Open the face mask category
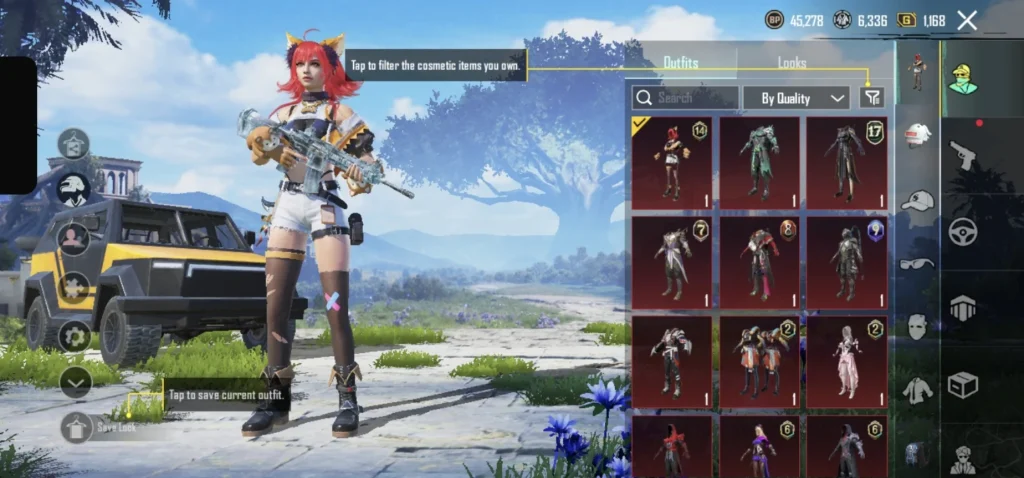The height and width of the screenshot is (478, 1024). click(917, 326)
